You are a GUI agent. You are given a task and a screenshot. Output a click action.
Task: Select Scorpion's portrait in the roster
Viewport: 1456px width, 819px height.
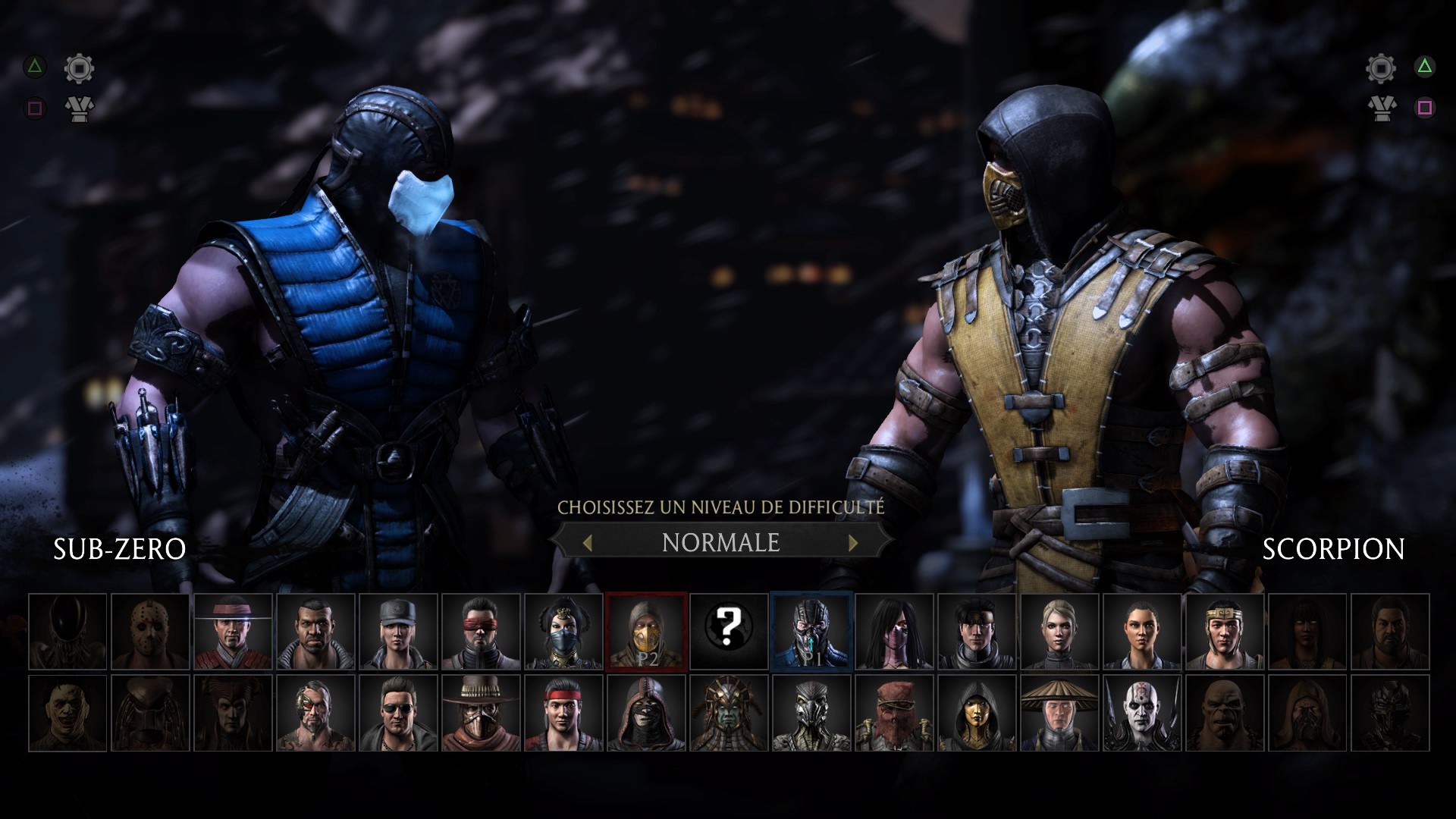click(646, 632)
